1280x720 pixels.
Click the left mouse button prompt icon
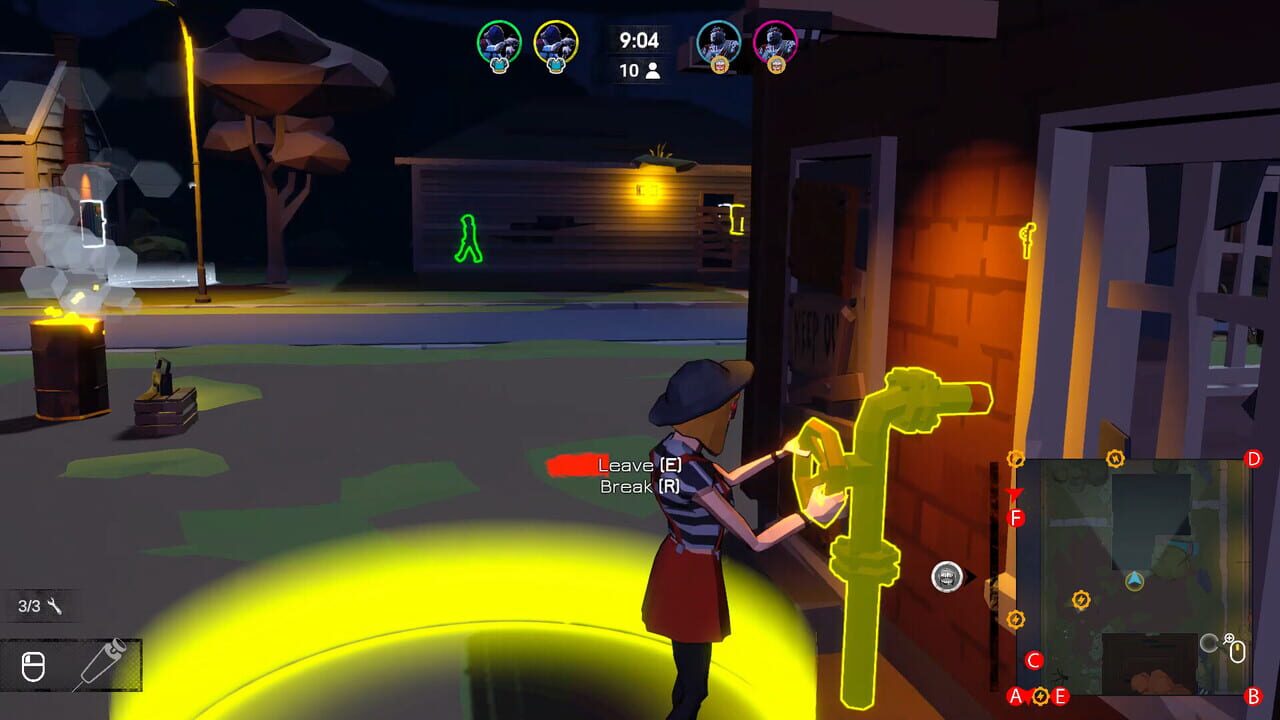pyautogui.click(x=33, y=665)
